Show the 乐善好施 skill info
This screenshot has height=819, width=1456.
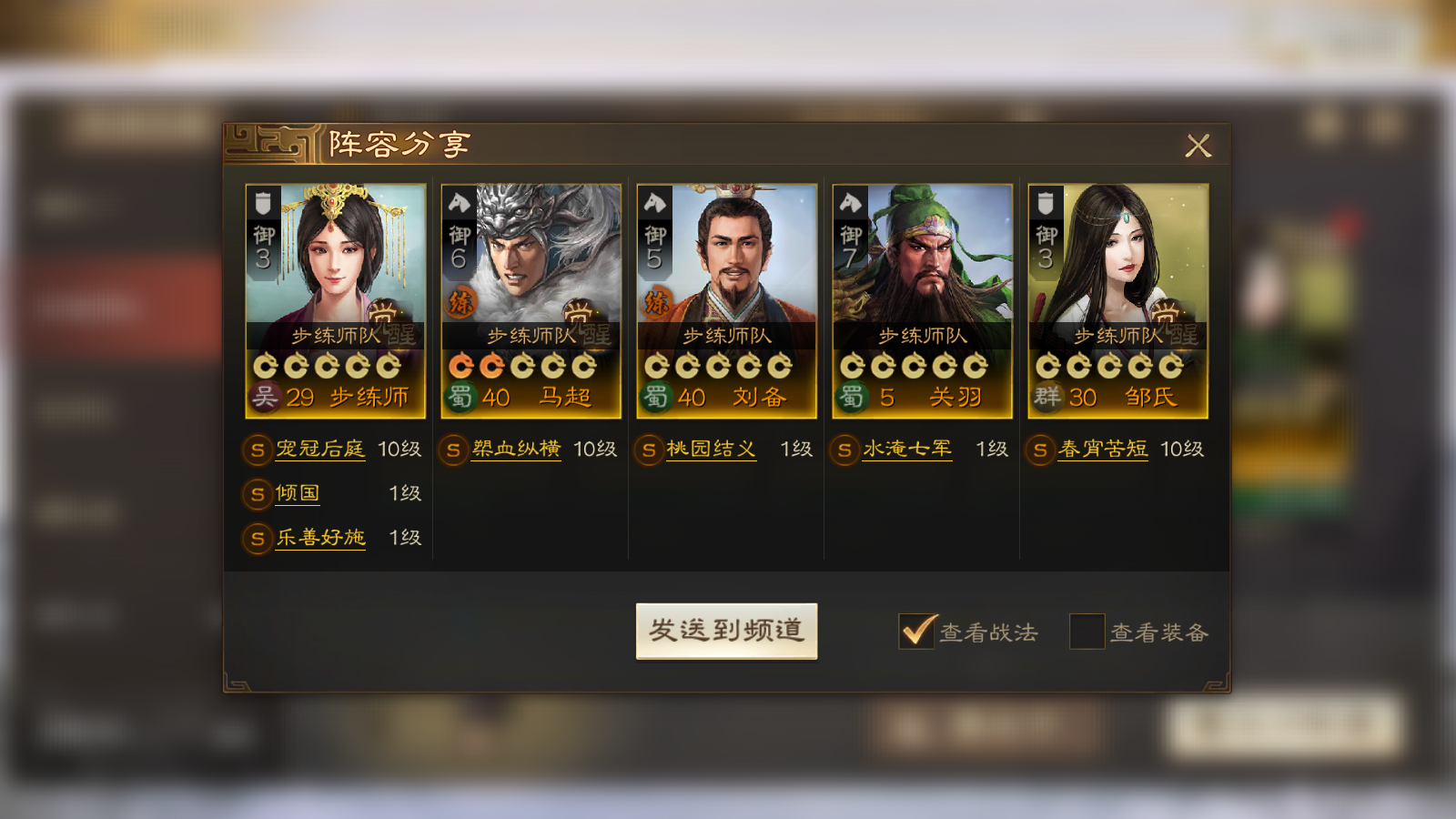(320, 538)
